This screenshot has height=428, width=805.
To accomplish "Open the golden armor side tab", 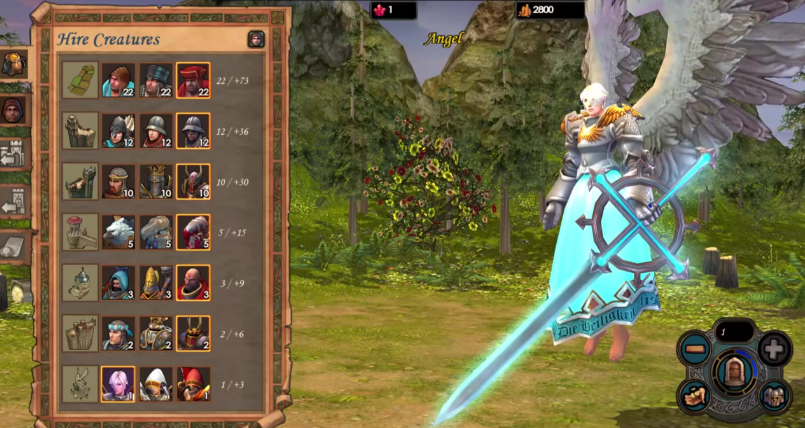I will (x=13, y=65).
